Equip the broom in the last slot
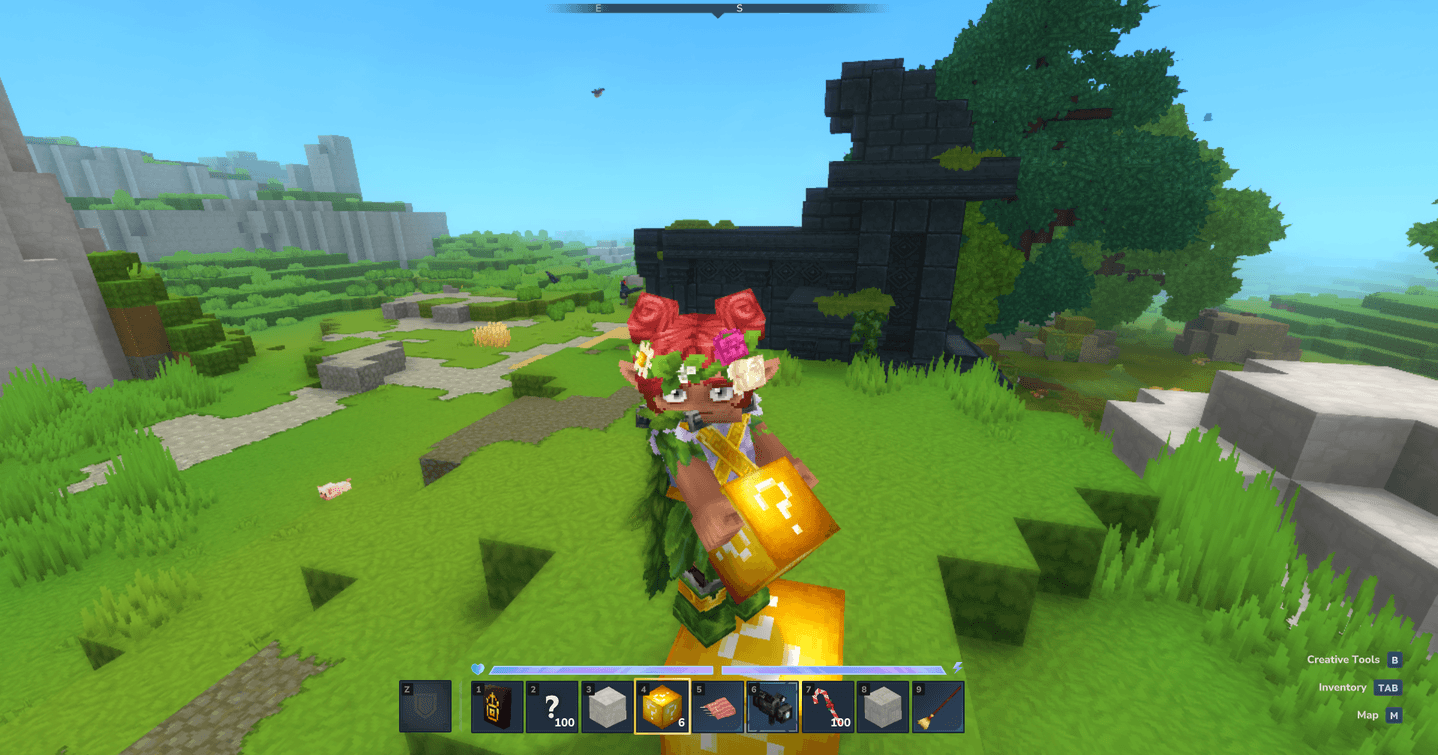 [x=937, y=707]
